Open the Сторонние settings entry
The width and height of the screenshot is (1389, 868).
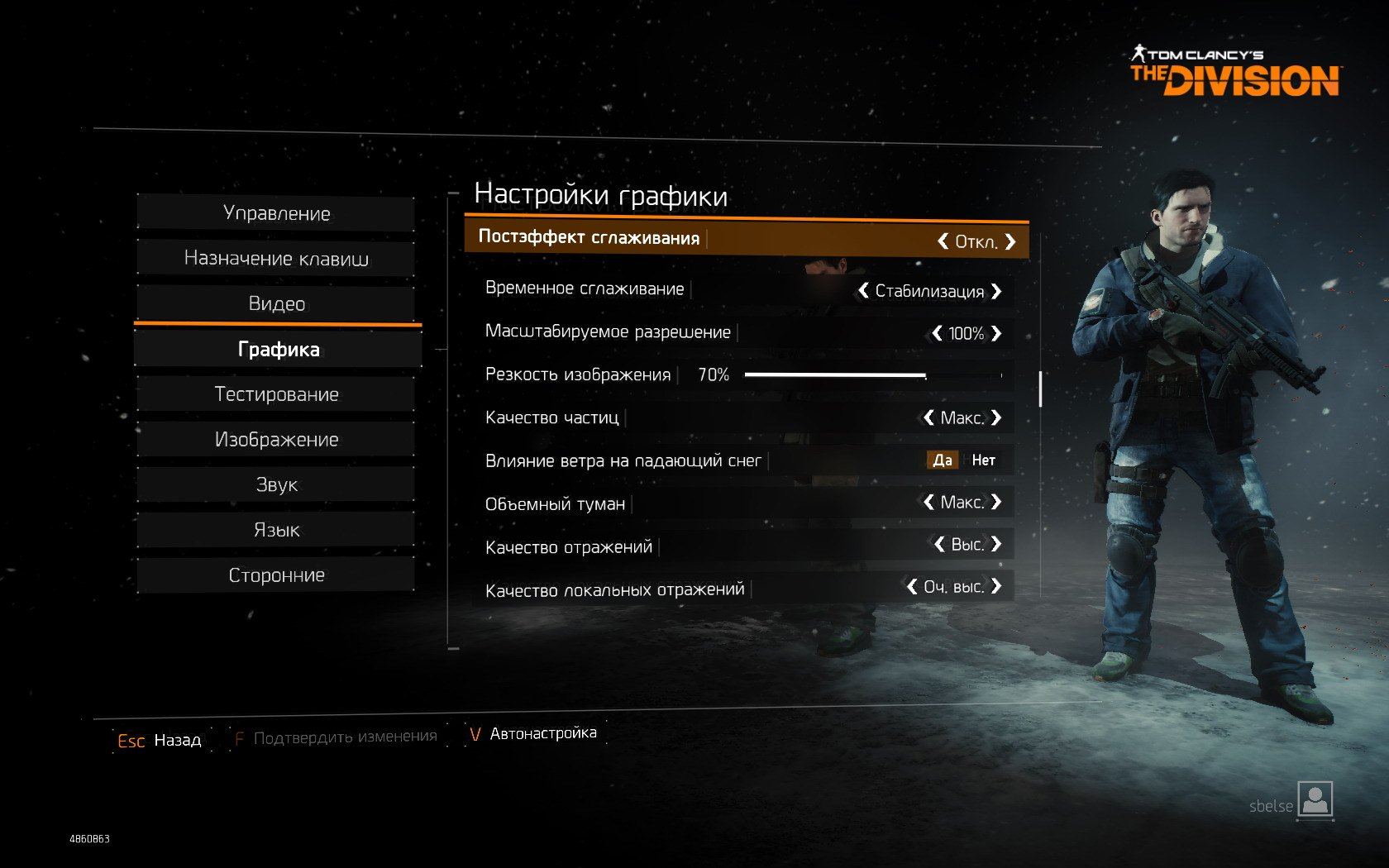[x=276, y=575]
